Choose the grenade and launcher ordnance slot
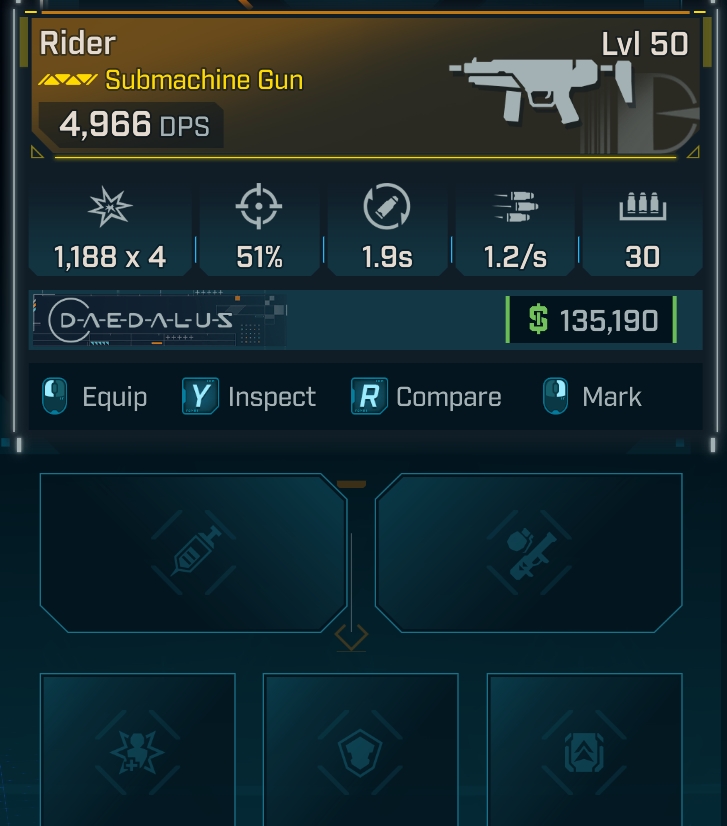The height and width of the screenshot is (826, 727). click(x=528, y=553)
